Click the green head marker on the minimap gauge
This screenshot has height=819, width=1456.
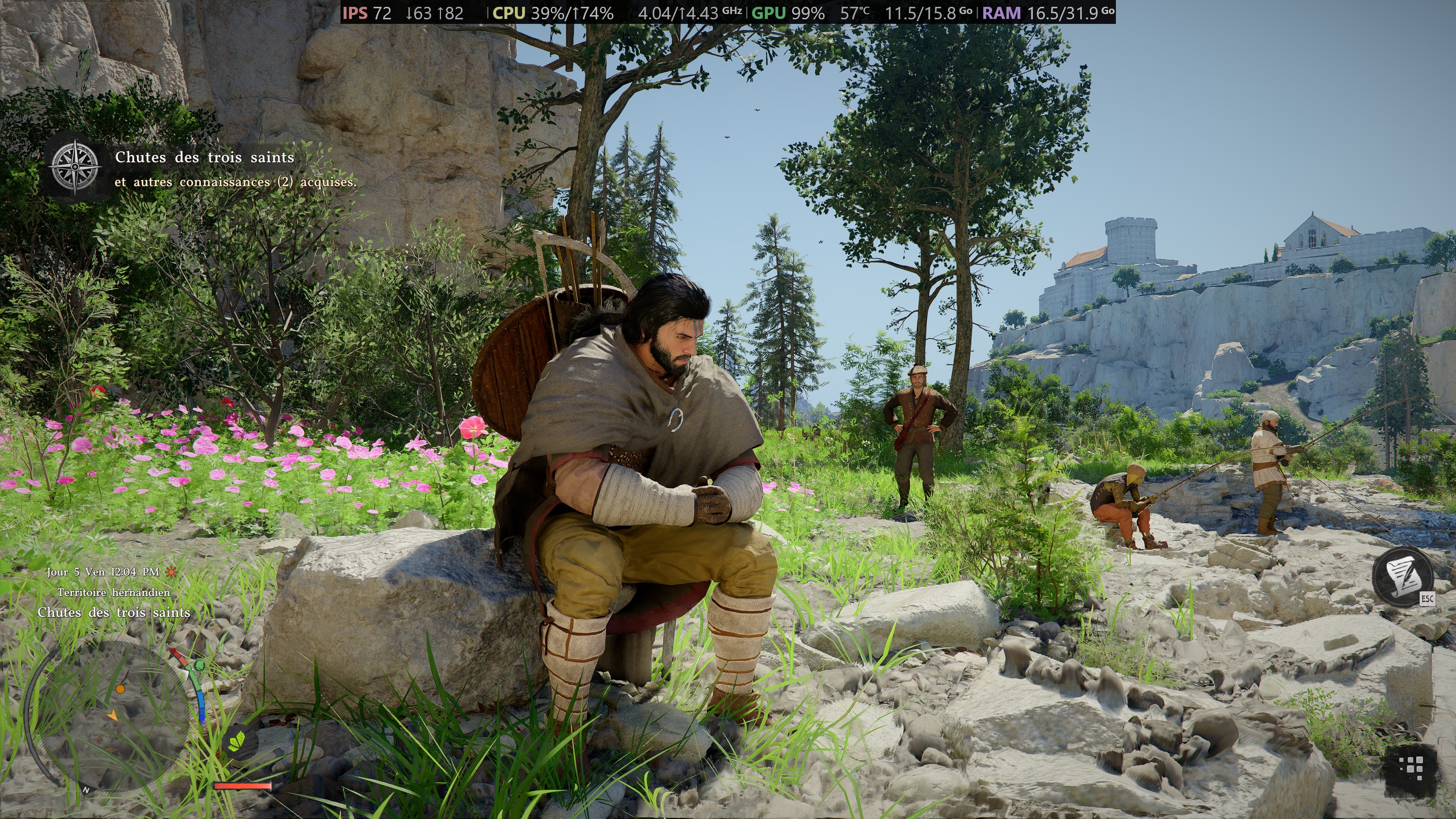point(198,665)
